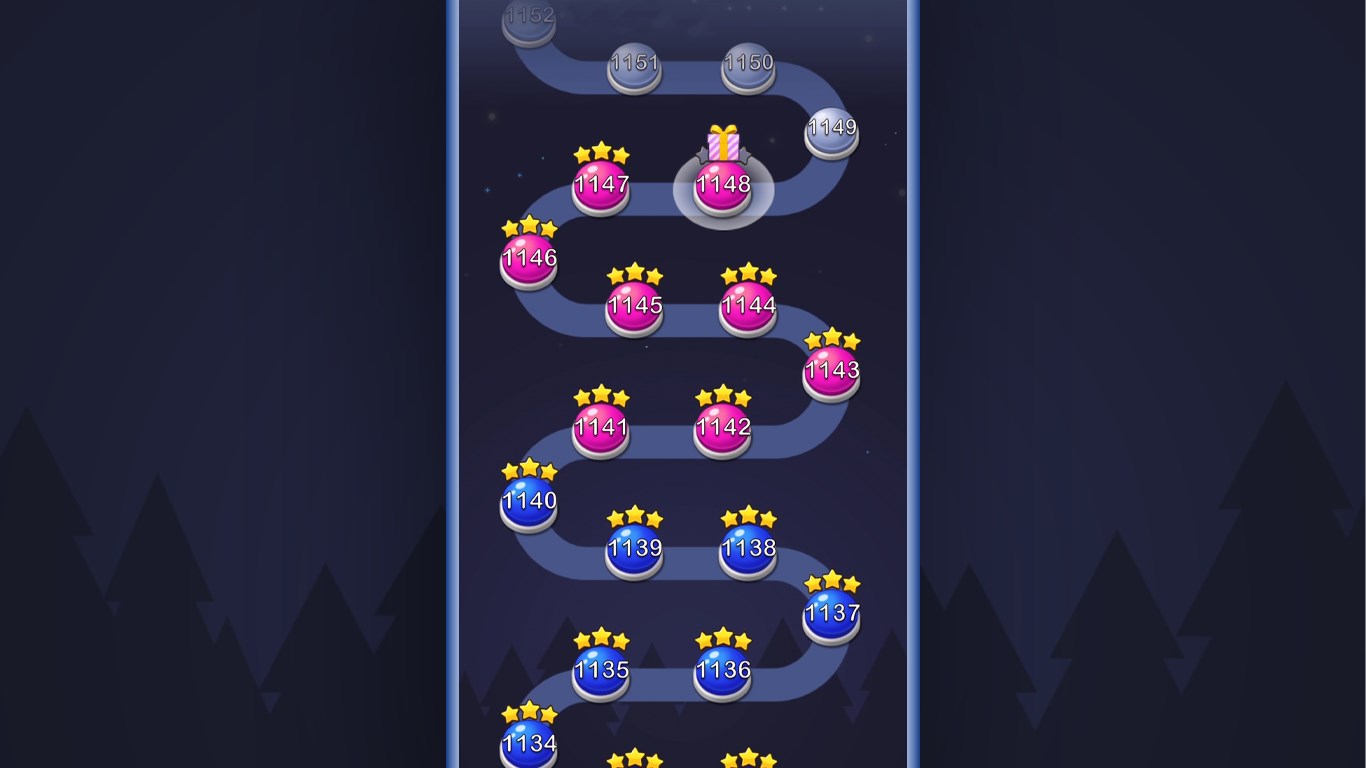Select the locked level 1151 node
Image resolution: width=1366 pixels, height=768 pixels.
pos(634,63)
